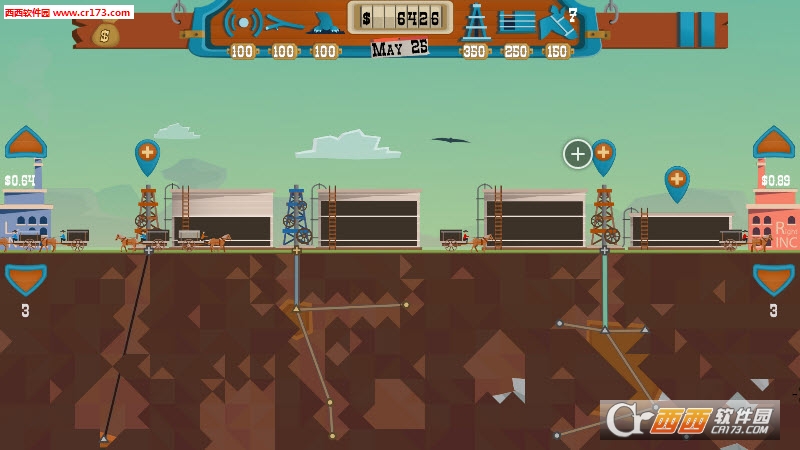Hire a dowser with the branch icon

[x=285, y=21]
